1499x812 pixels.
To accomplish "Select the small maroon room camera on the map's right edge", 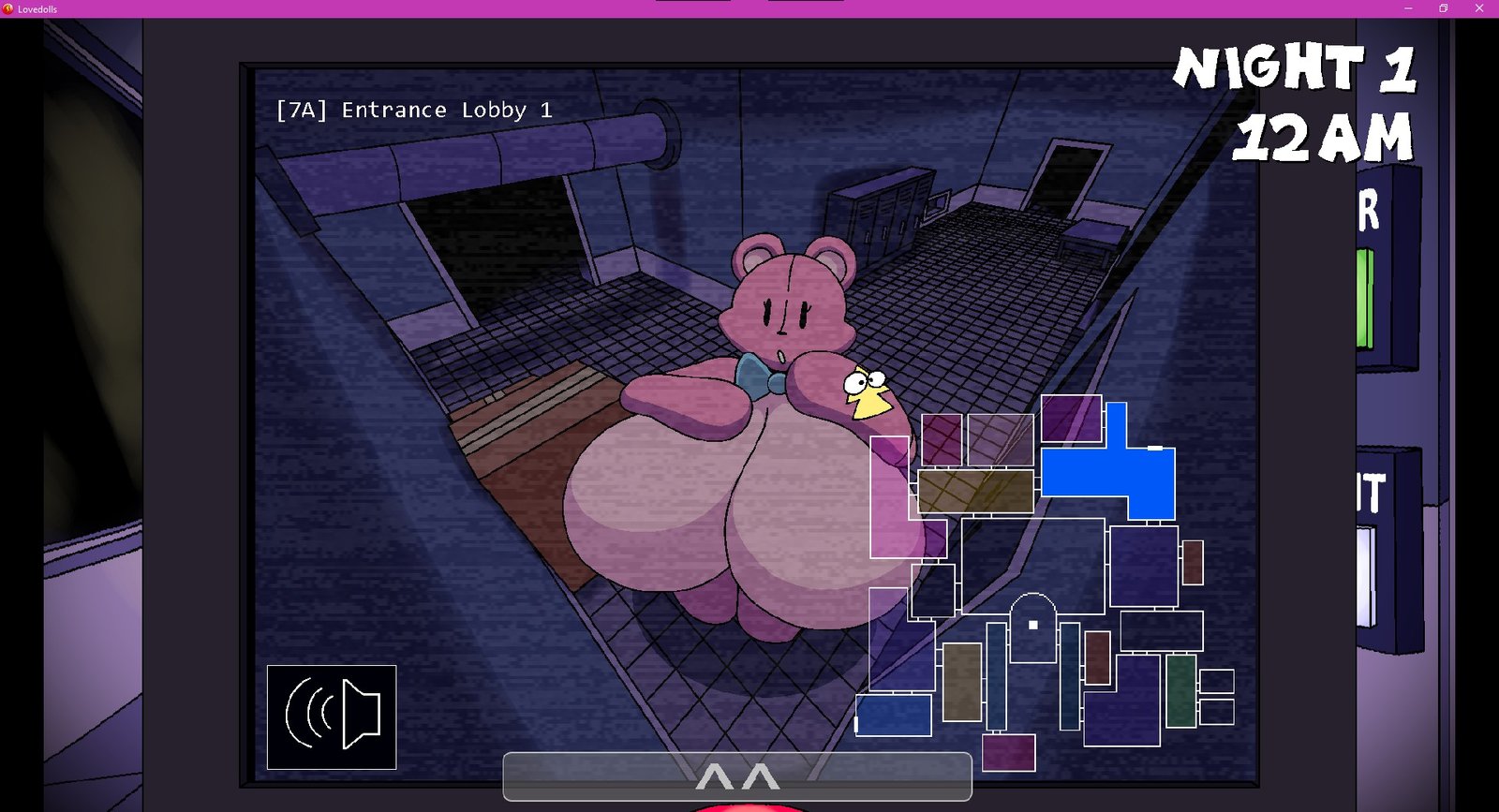I will (1193, 562).
